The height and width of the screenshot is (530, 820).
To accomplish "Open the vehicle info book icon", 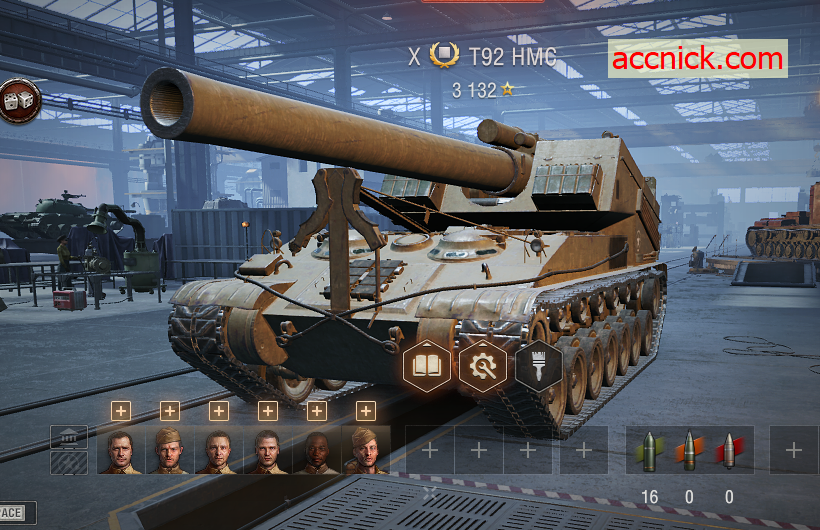I will (x=427, y=366).
